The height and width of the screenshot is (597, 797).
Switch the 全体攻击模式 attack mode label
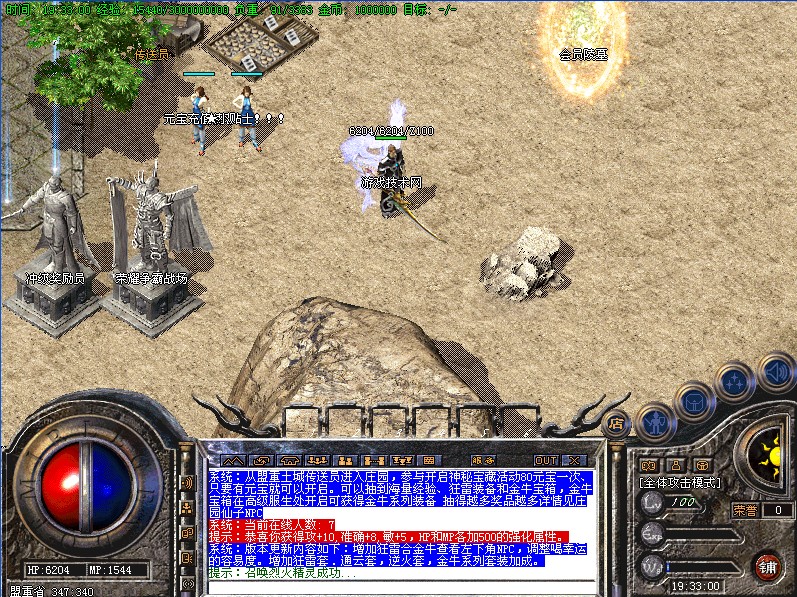(680, 483)
